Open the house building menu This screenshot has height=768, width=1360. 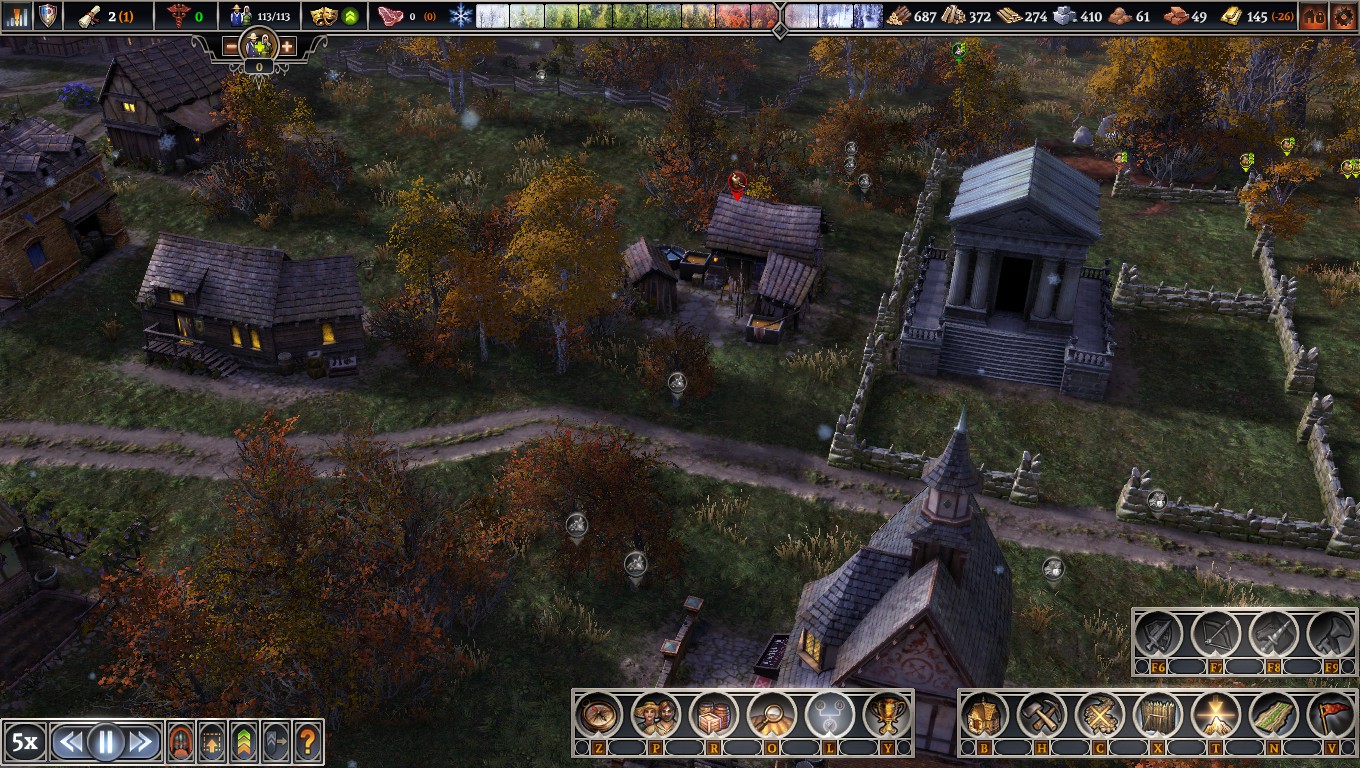[985, 715]
